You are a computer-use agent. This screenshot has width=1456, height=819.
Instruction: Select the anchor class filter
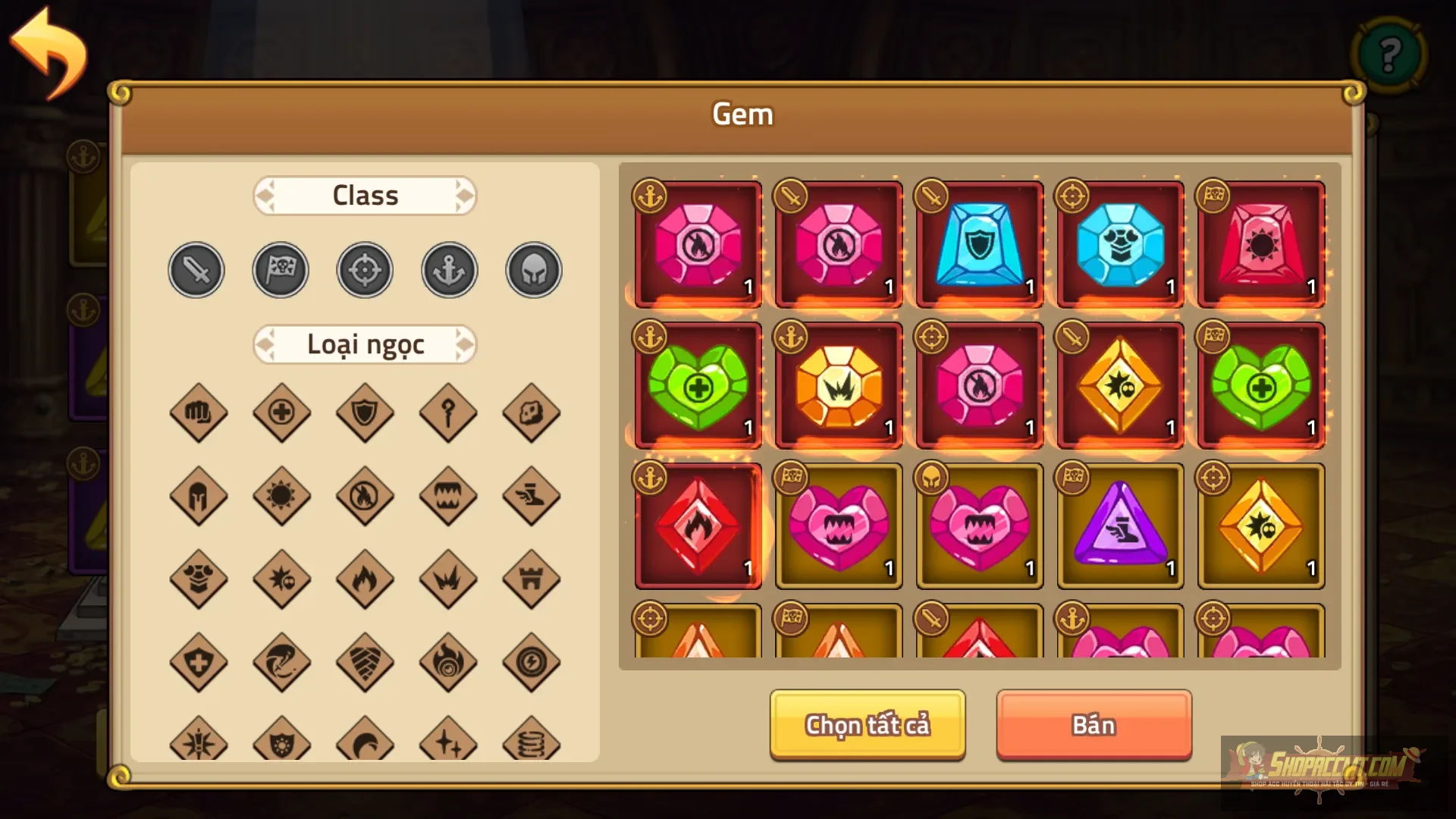point(448,269)
